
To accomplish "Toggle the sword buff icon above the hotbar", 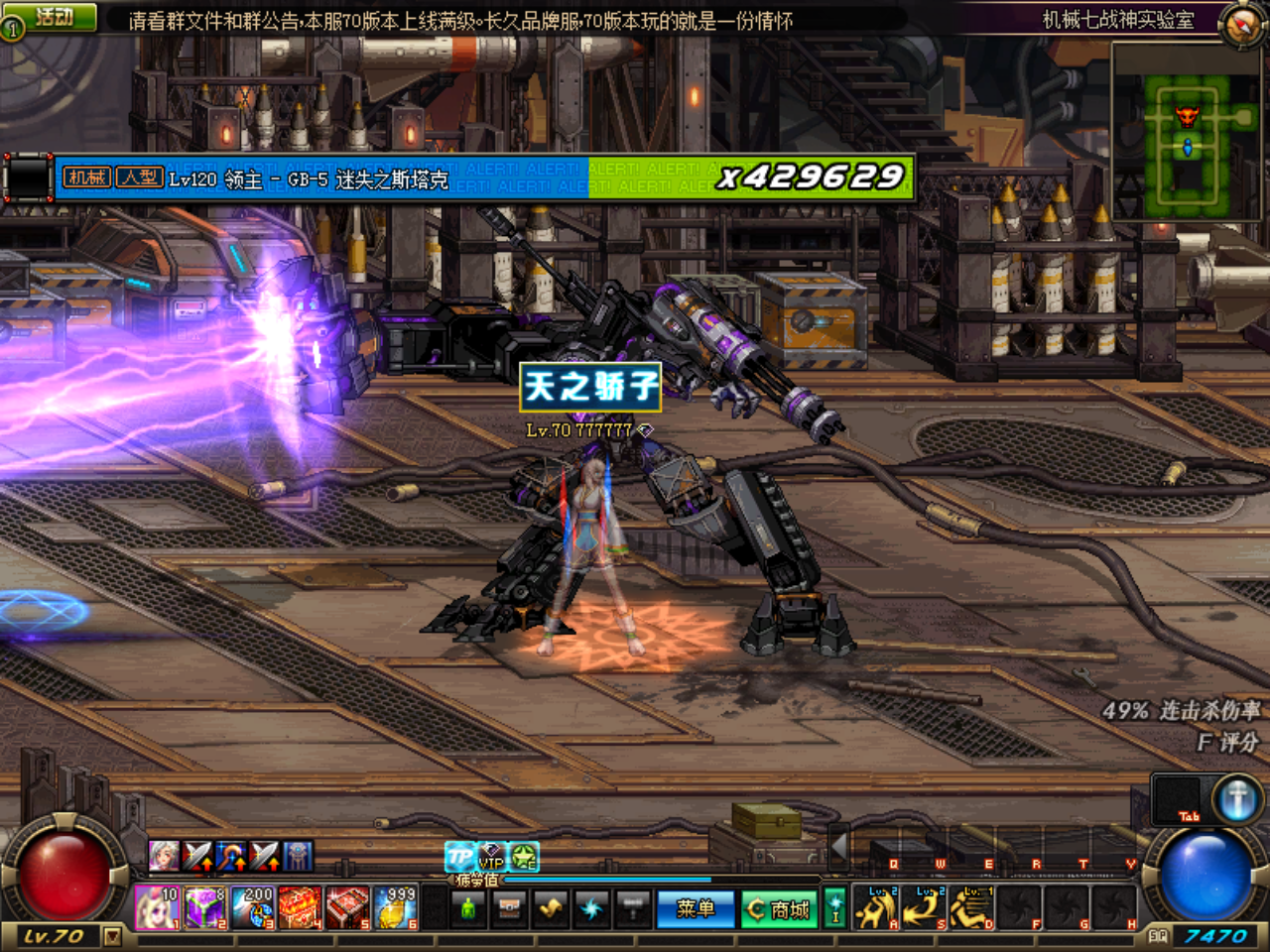I will coord(197,855).
